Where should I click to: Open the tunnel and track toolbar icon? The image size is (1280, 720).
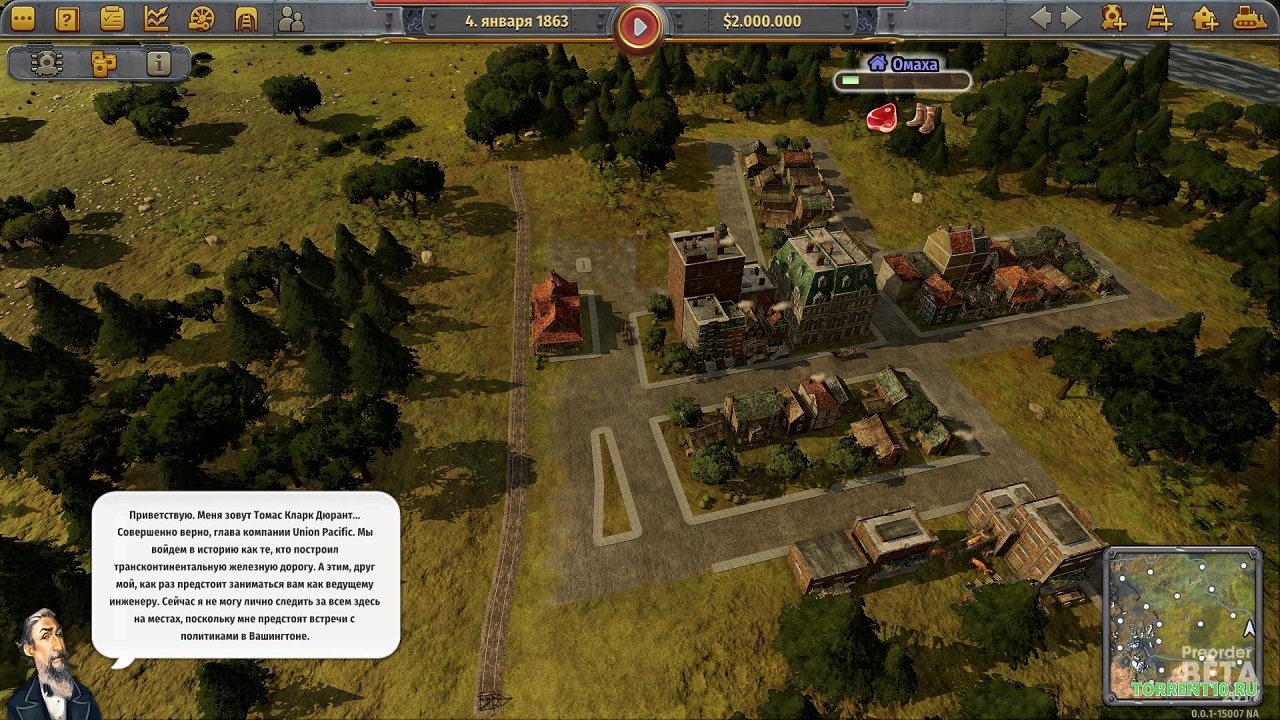(x=246, y=18)
